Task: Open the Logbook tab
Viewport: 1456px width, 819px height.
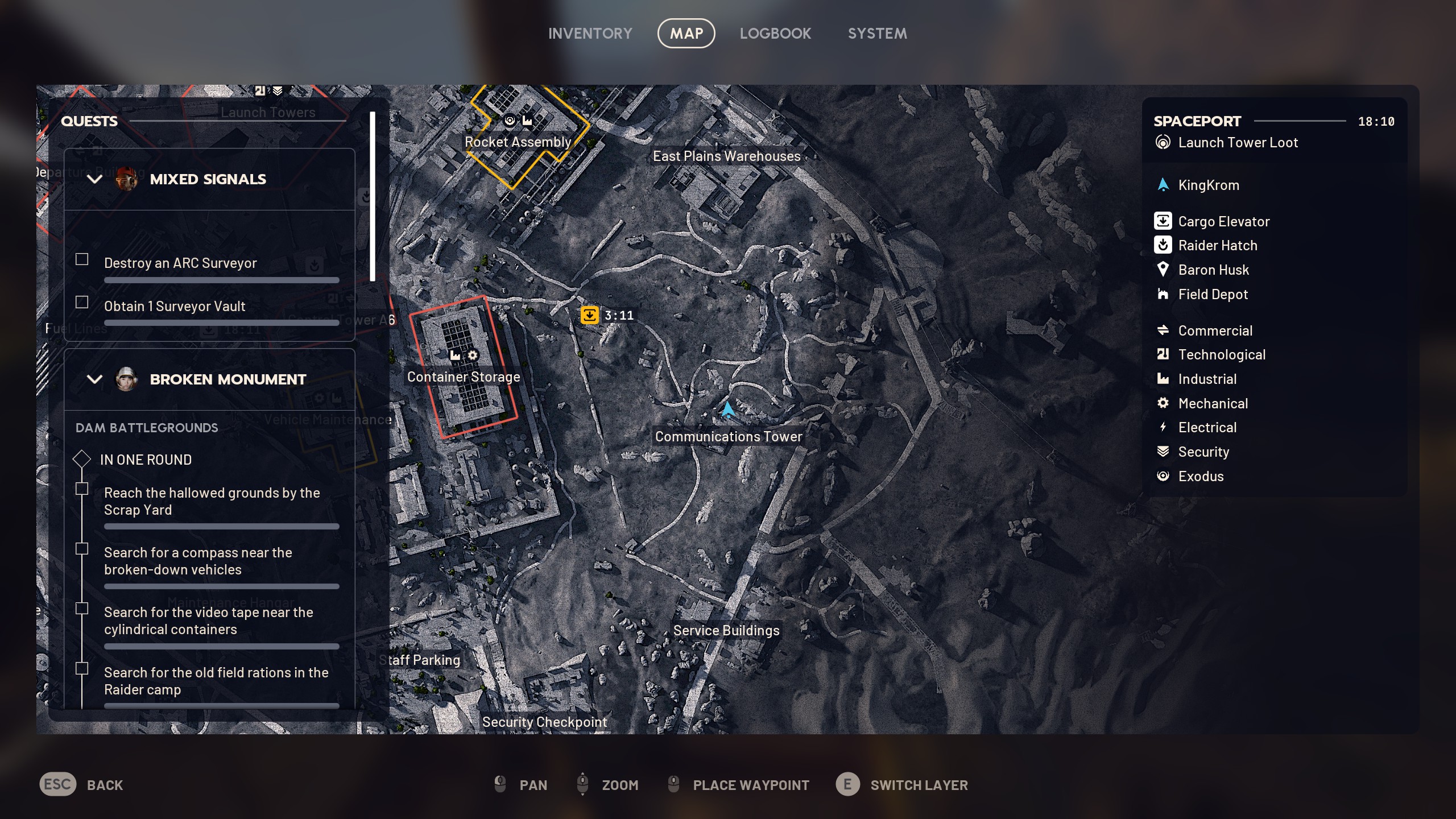Action: 776,33
